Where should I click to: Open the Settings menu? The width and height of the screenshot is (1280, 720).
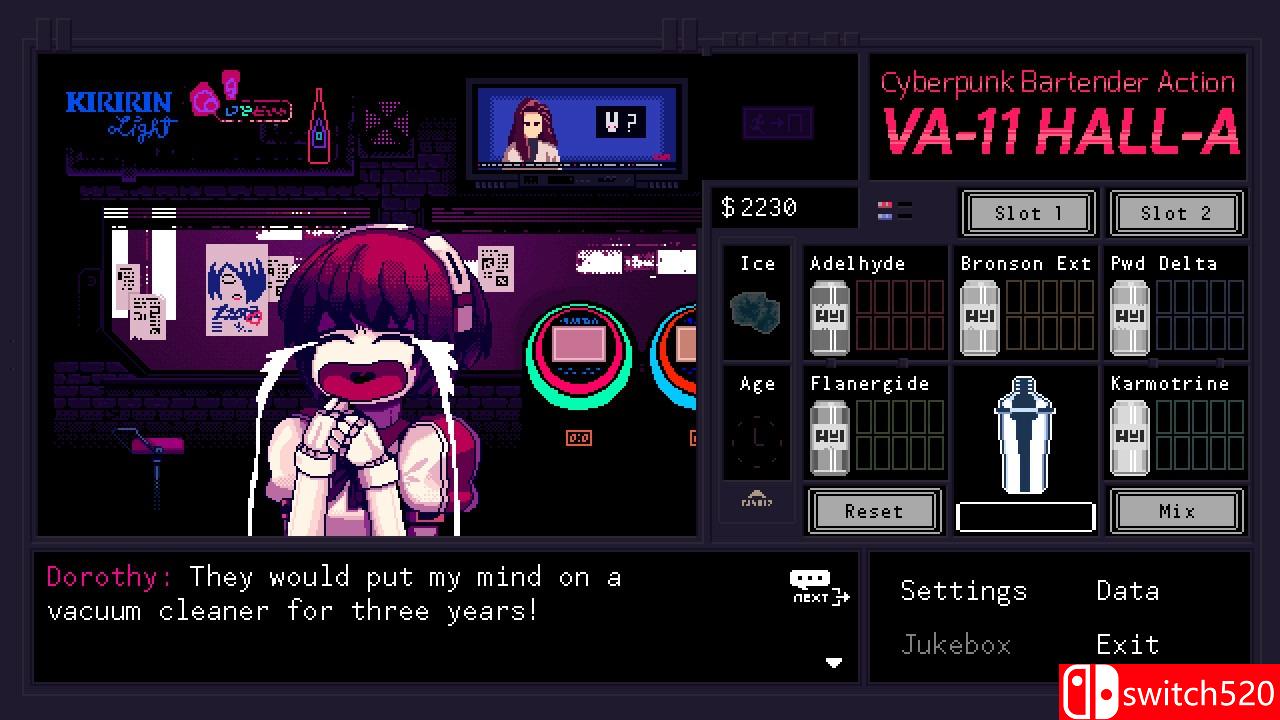[963, 591]
